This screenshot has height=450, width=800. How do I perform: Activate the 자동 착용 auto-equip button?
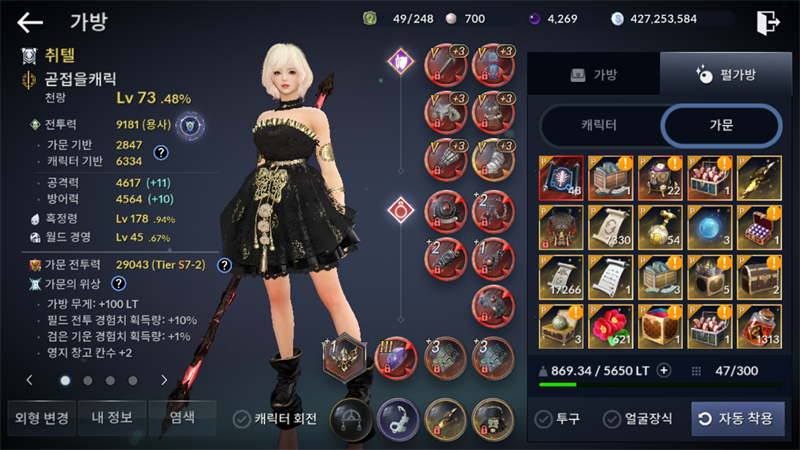(738, 419)
